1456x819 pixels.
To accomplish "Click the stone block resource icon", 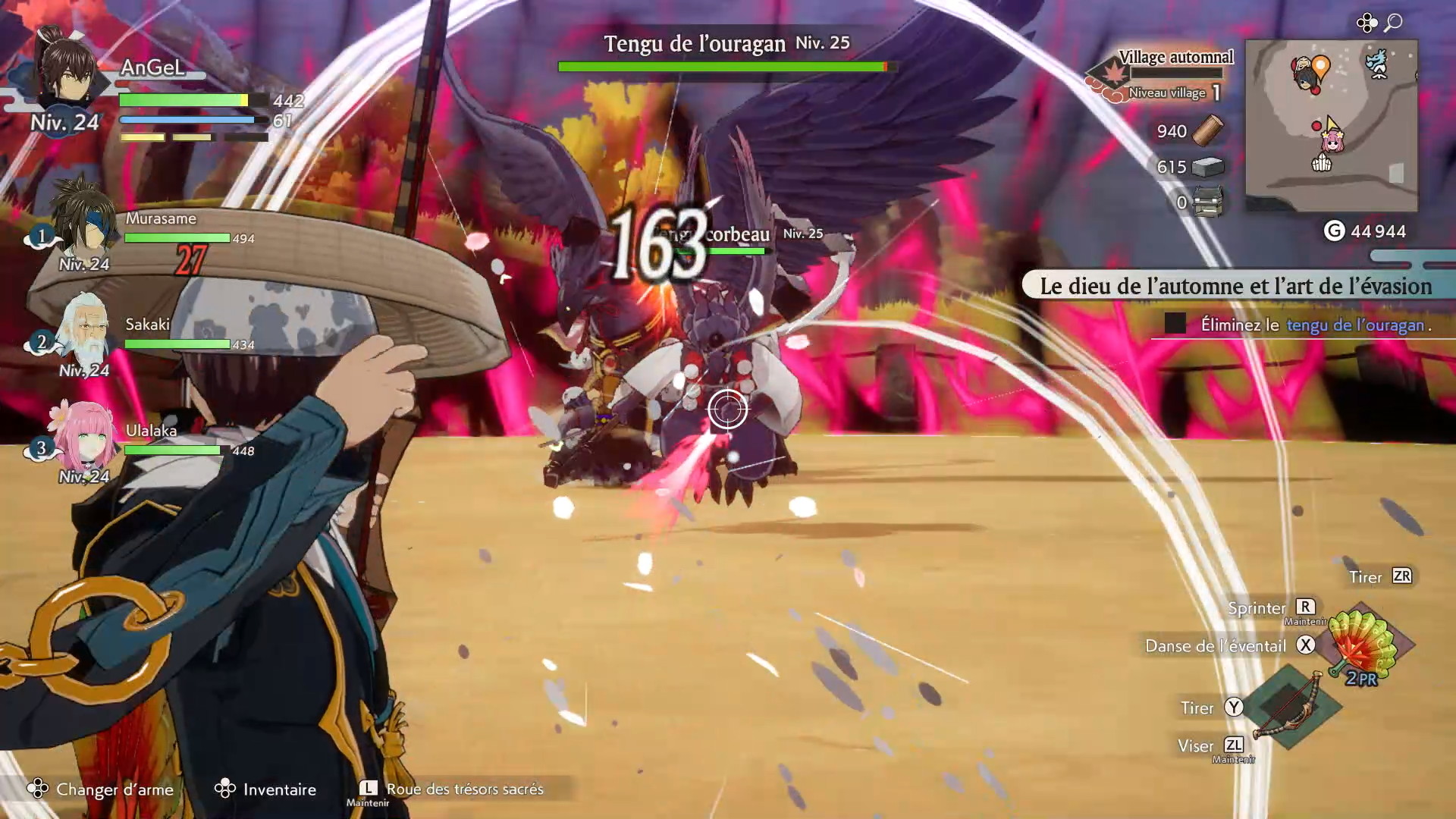I will click(1208, 167).
